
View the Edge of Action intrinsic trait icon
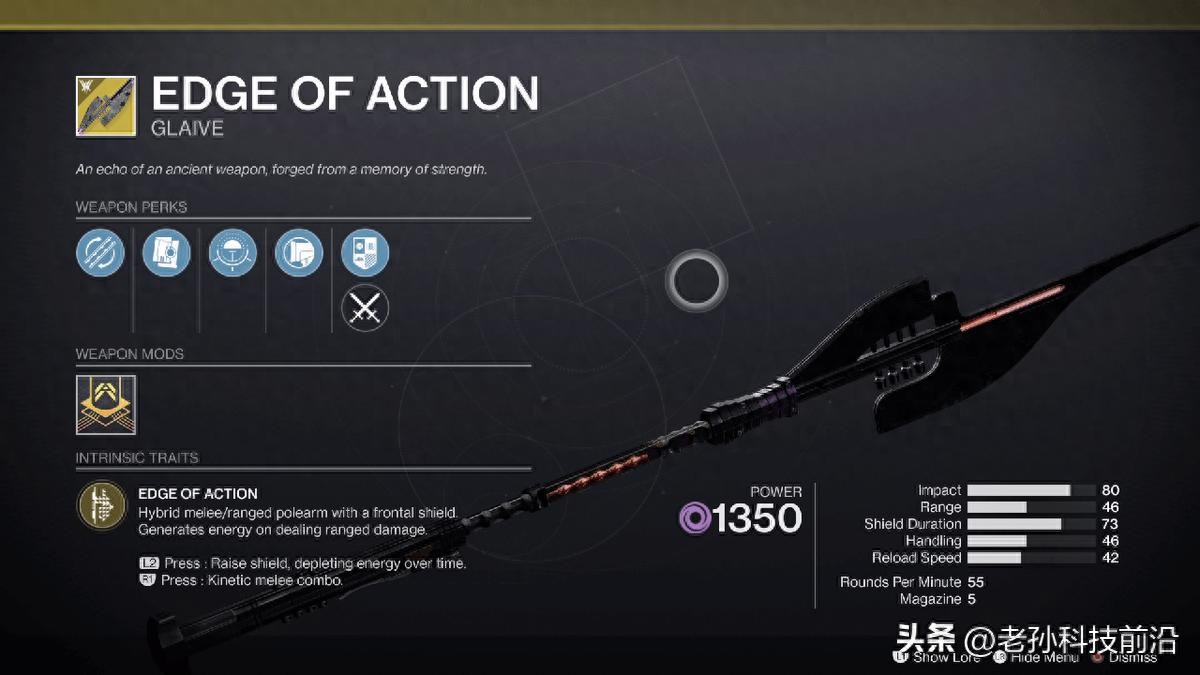coord(100,506)
